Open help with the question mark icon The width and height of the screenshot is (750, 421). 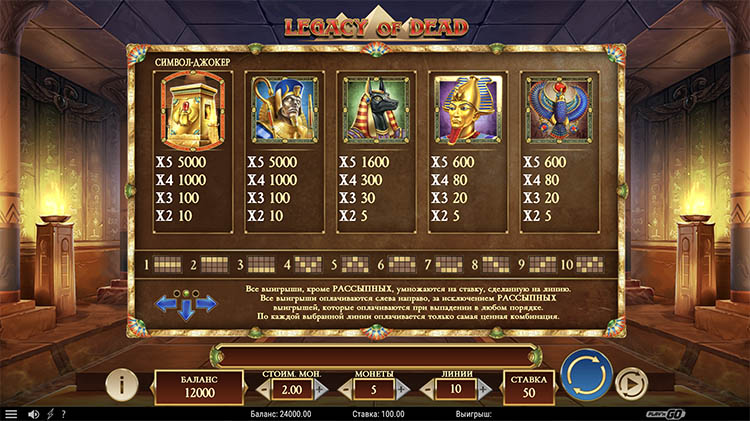pyautogui.click(x=64, y=414)
